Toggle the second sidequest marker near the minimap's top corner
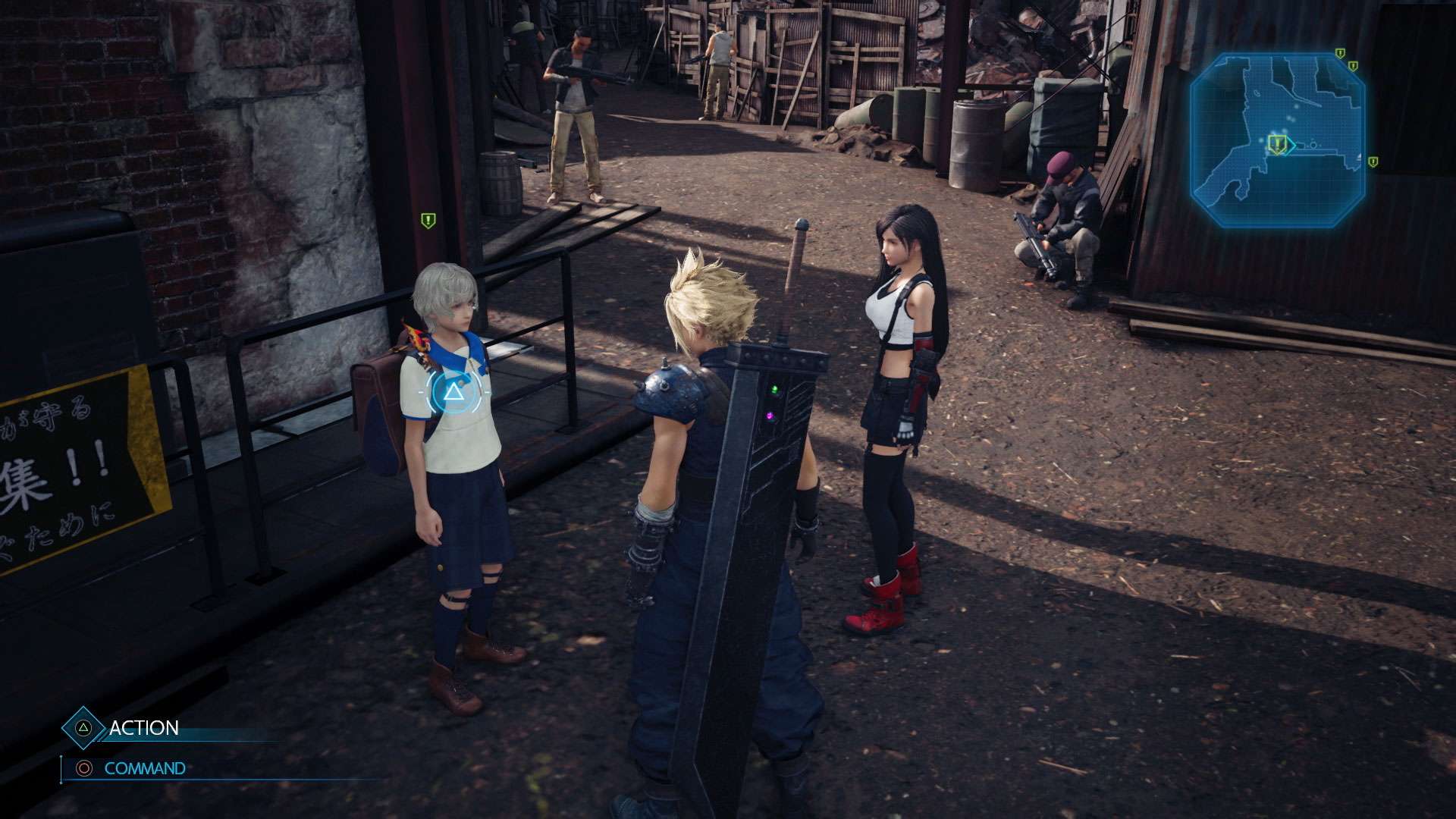Viewport: 1456px width, 819px height. point(1353,67)
